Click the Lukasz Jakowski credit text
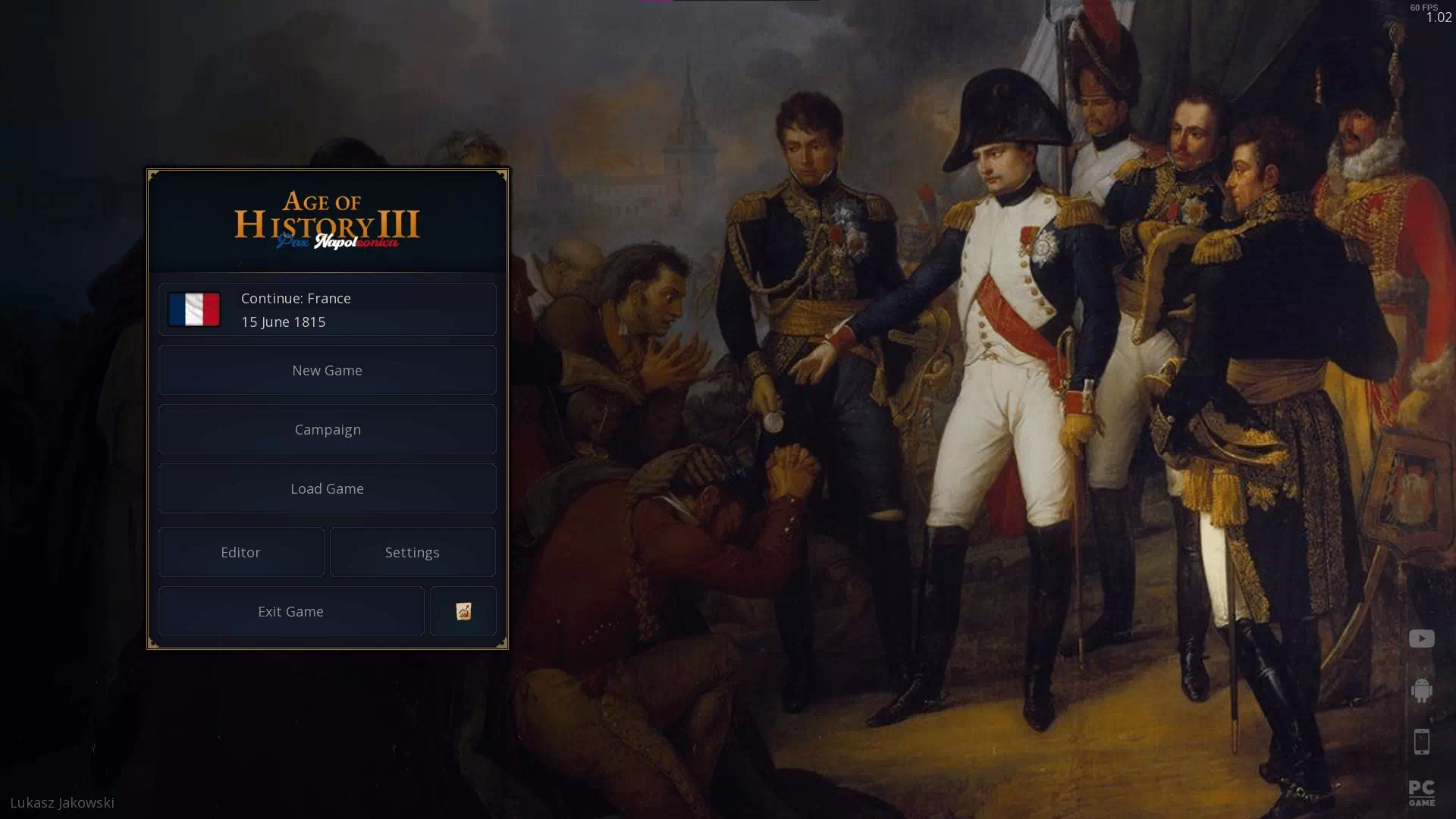Screen dimensions: 1456x819 coord(62,802)
